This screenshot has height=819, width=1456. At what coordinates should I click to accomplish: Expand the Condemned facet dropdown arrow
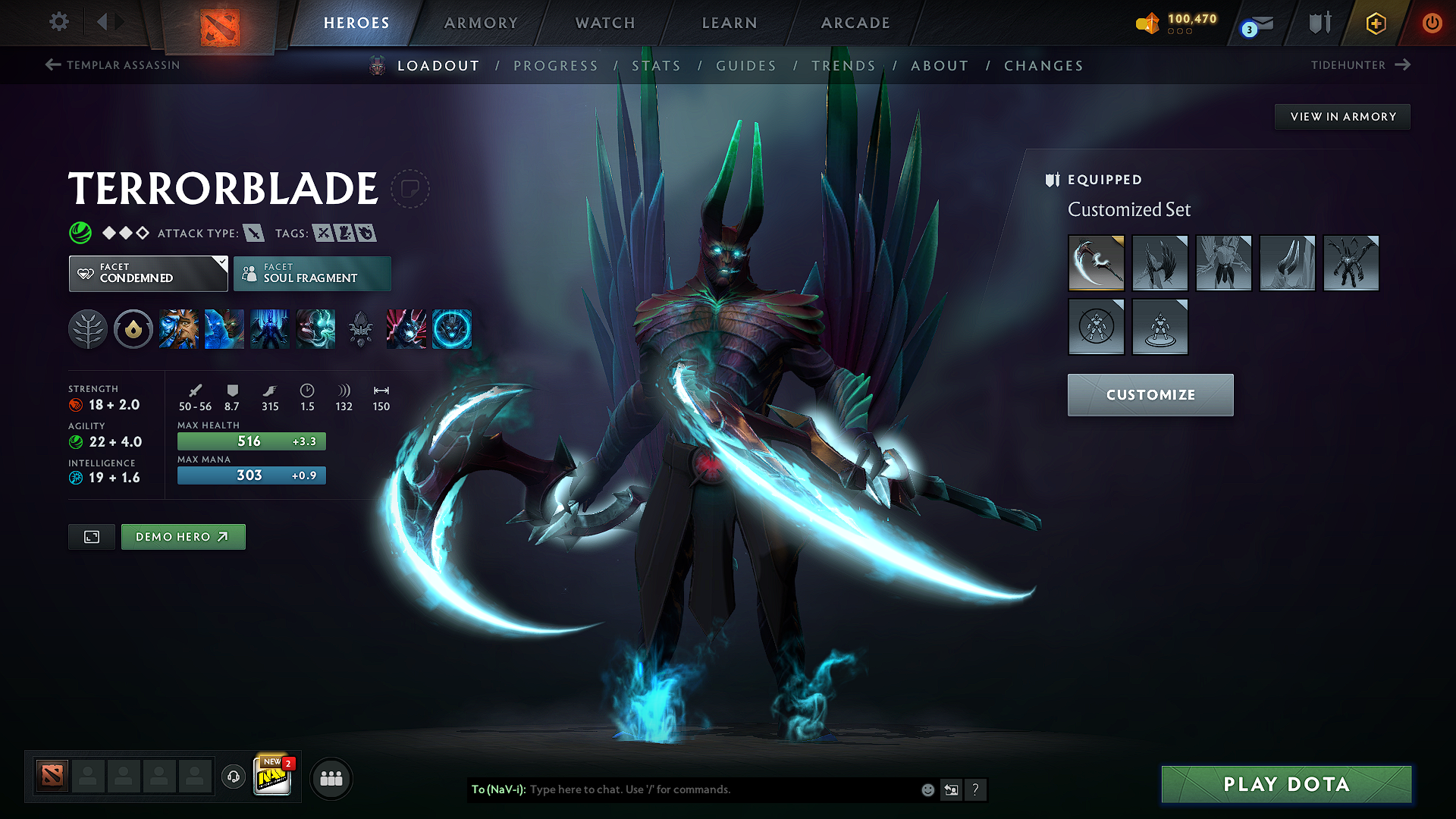[x=221, y=263]
